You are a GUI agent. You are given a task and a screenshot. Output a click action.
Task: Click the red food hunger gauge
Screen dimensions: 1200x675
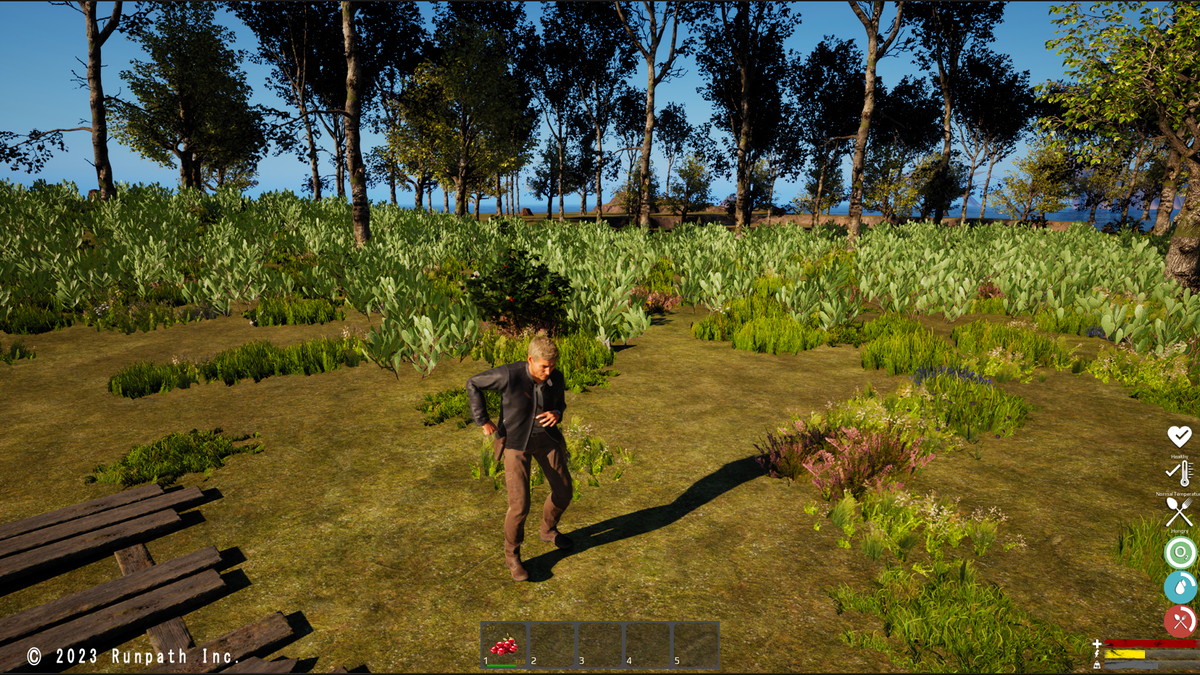(x=1180, y=621)
